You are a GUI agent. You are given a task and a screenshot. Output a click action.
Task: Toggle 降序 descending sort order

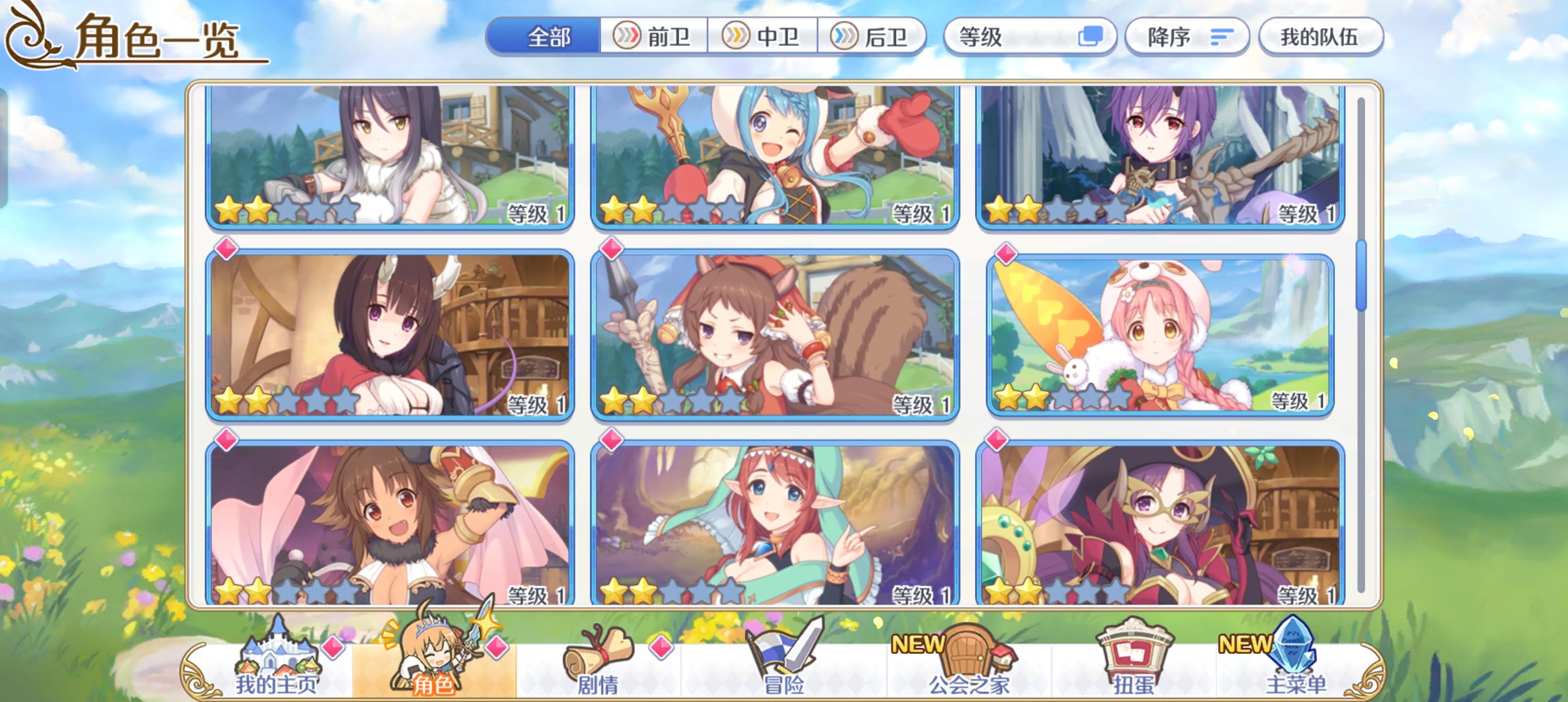click(x=1187, y=37)
